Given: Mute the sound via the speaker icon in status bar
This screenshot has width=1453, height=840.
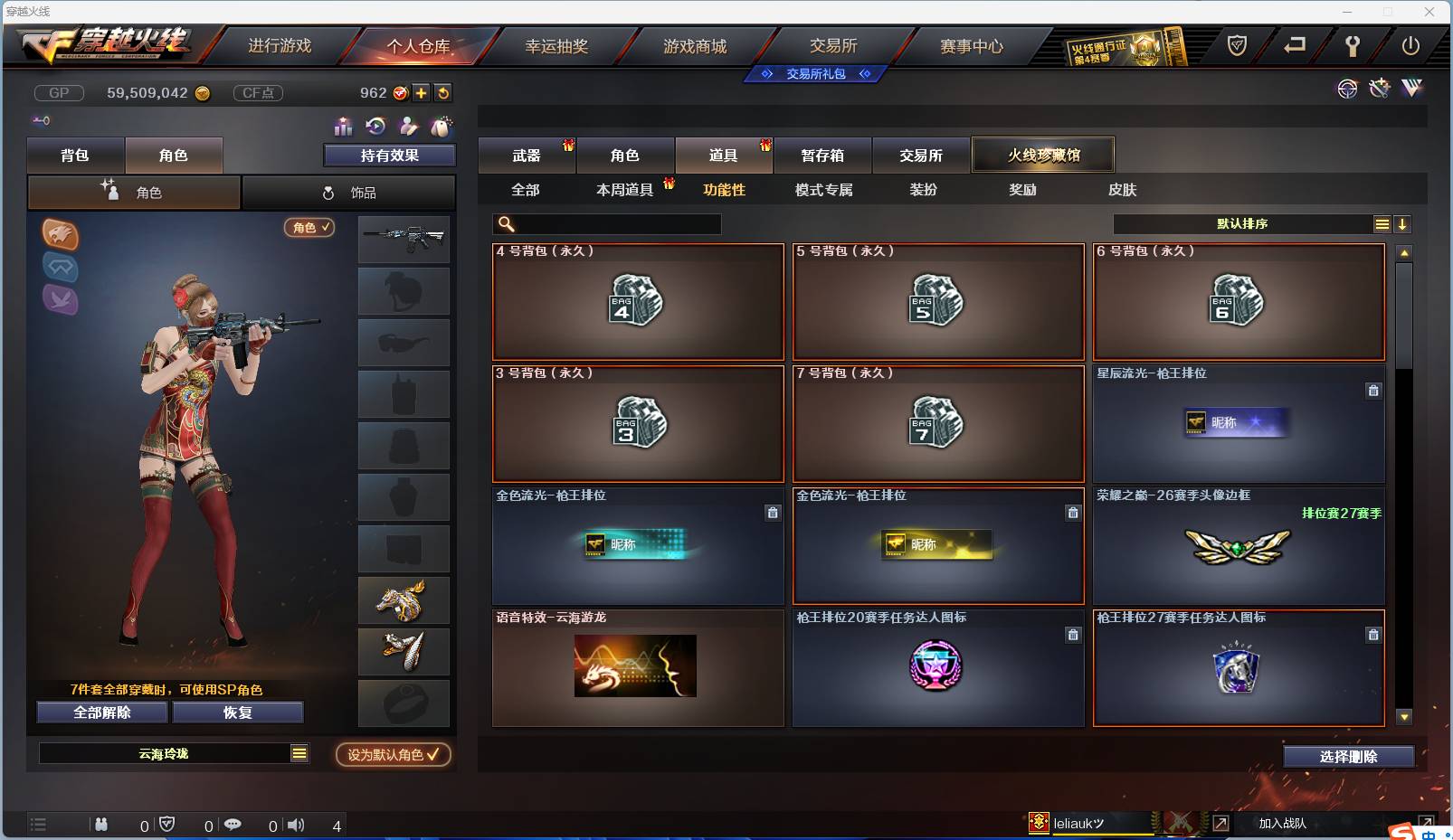Looking at the screenshot, I should click(296, 825).
